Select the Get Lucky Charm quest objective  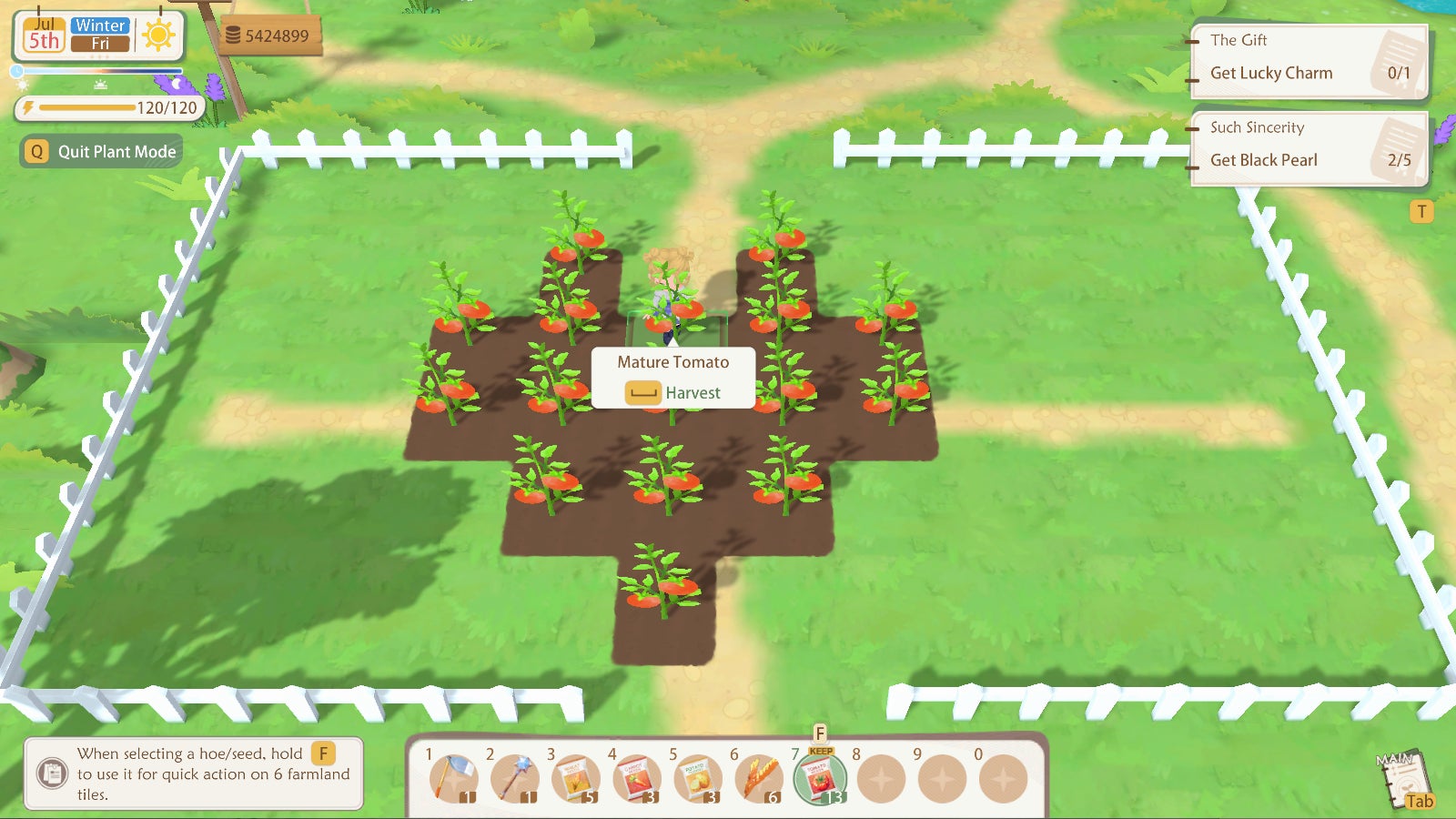point(1272,74)
